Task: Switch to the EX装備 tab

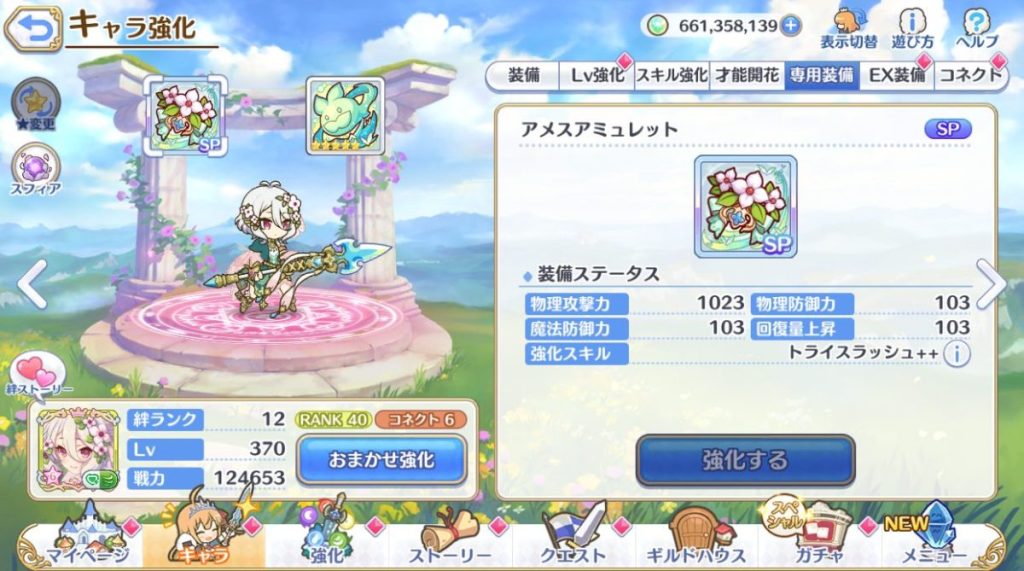Action: coord(895,75)
